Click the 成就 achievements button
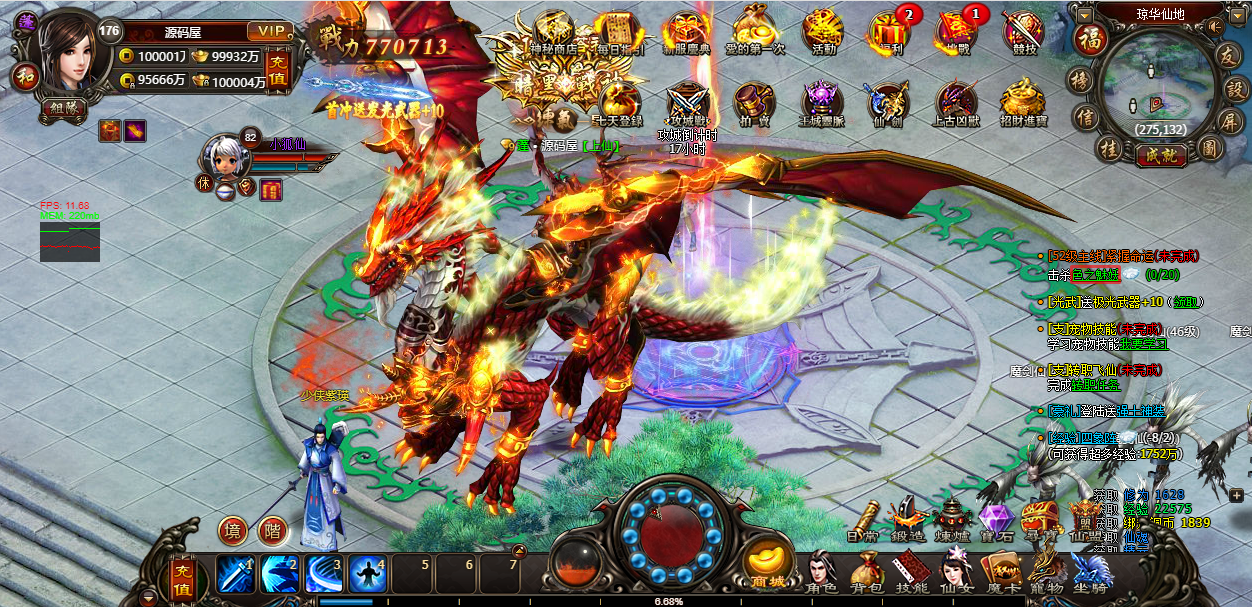The width and height of the screenshot is (1252, 607). point(1160,155)
